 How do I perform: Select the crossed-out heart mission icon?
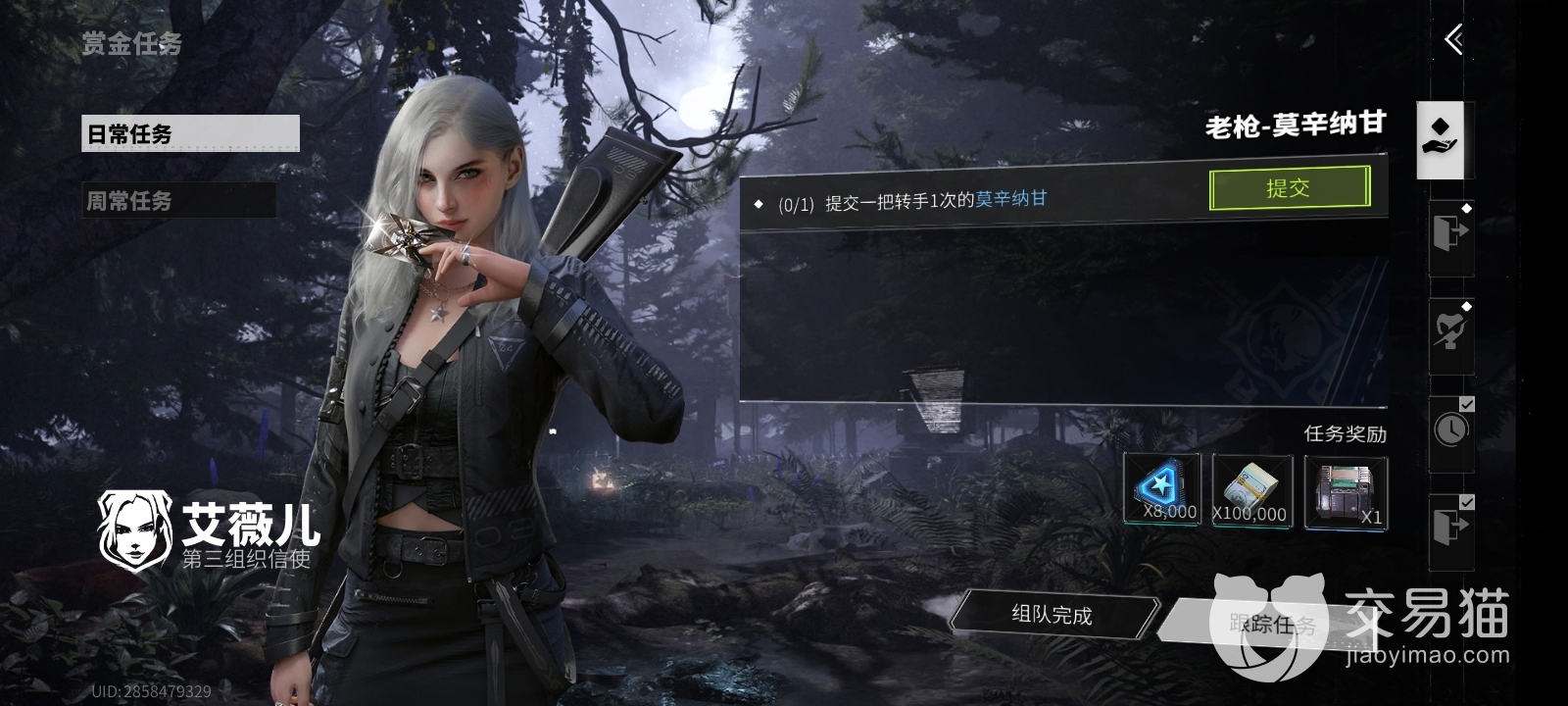(1450, 331)
